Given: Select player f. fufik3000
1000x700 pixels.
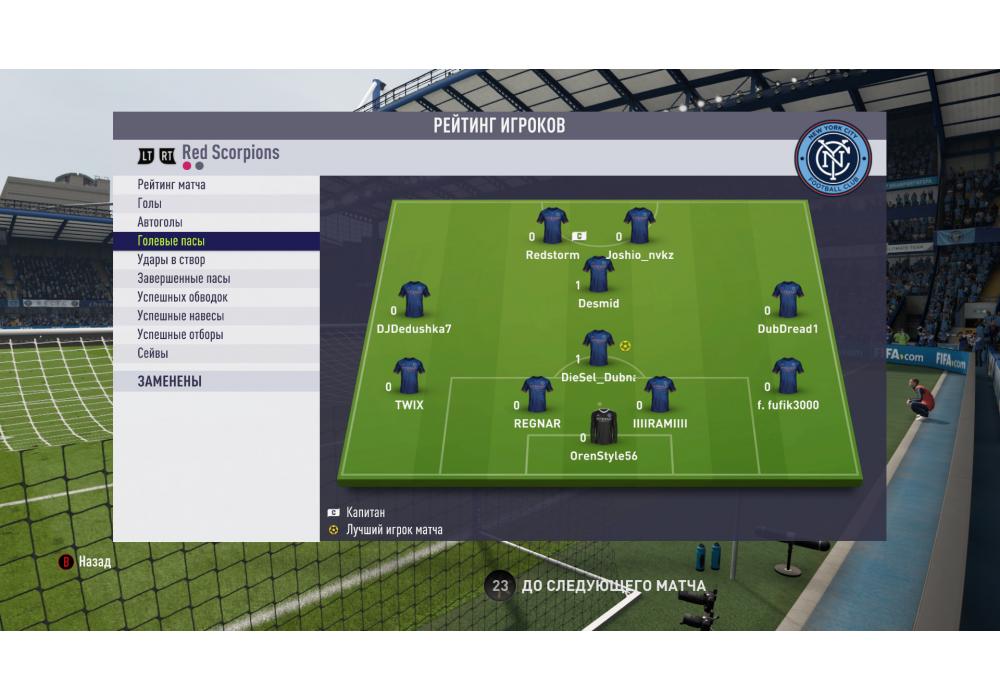Looking at the screenshot, I should (x=788, y=377).
